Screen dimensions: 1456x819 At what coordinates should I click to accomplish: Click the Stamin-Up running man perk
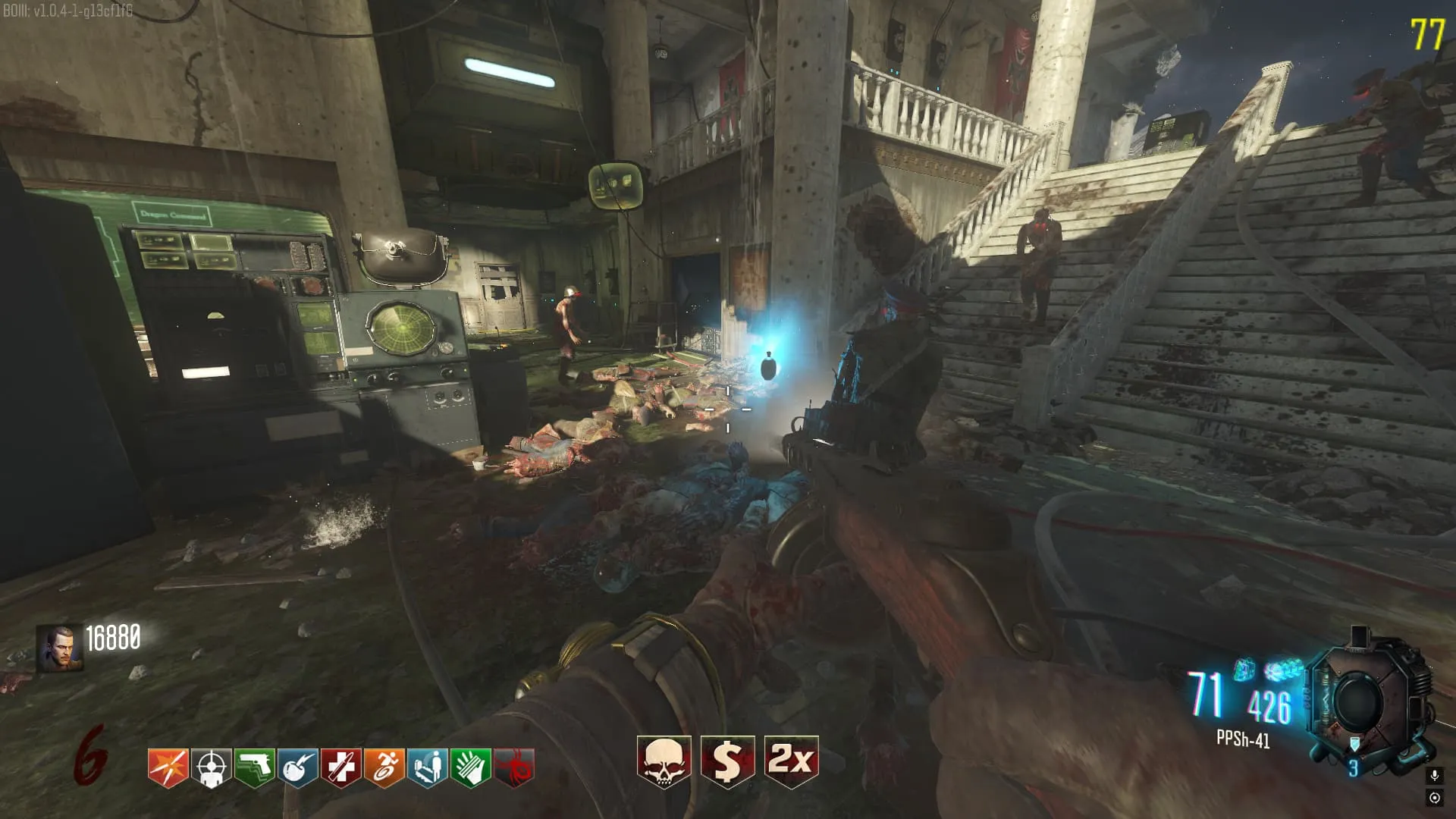click(x=384, y=768)
